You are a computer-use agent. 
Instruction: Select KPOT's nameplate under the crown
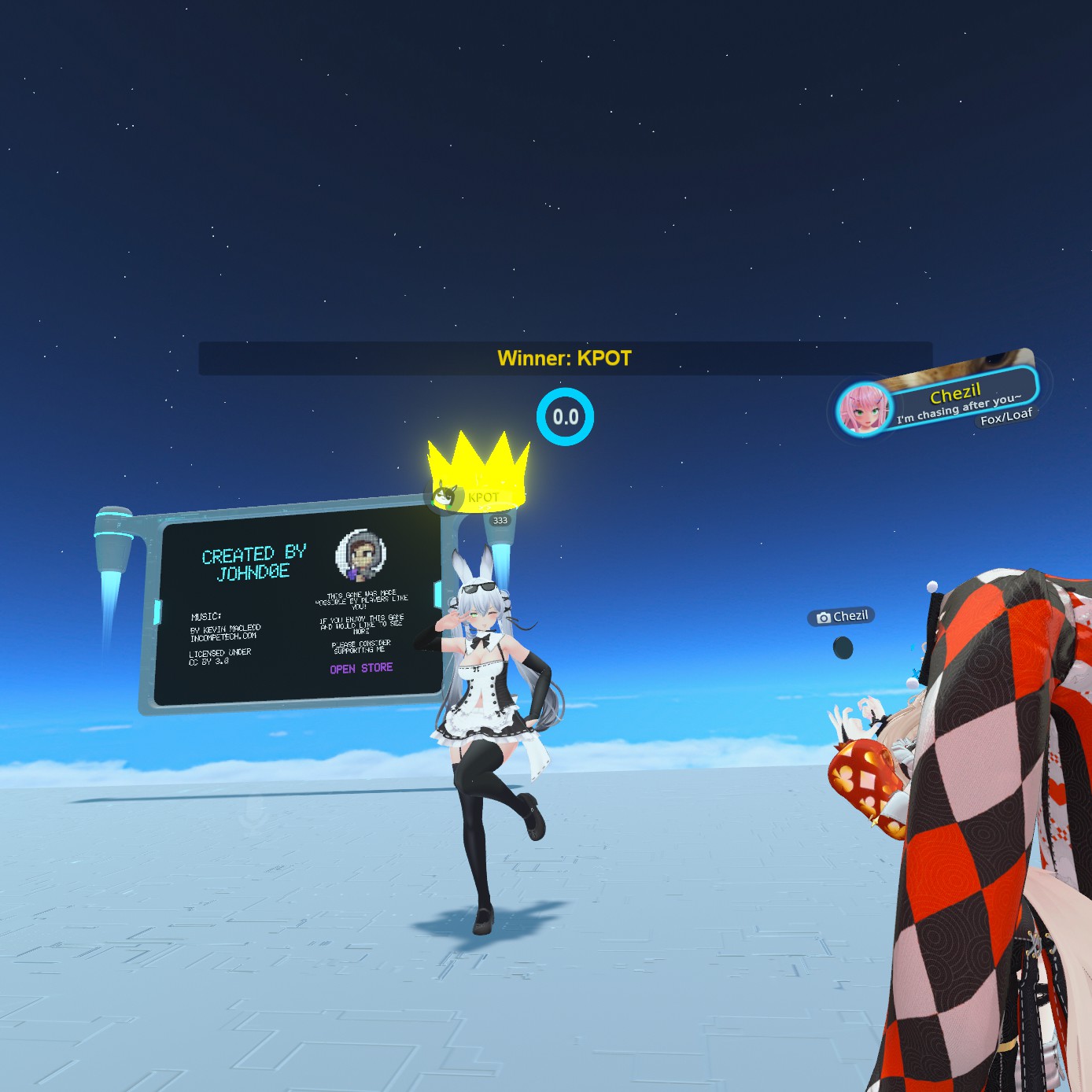point(472,497)
